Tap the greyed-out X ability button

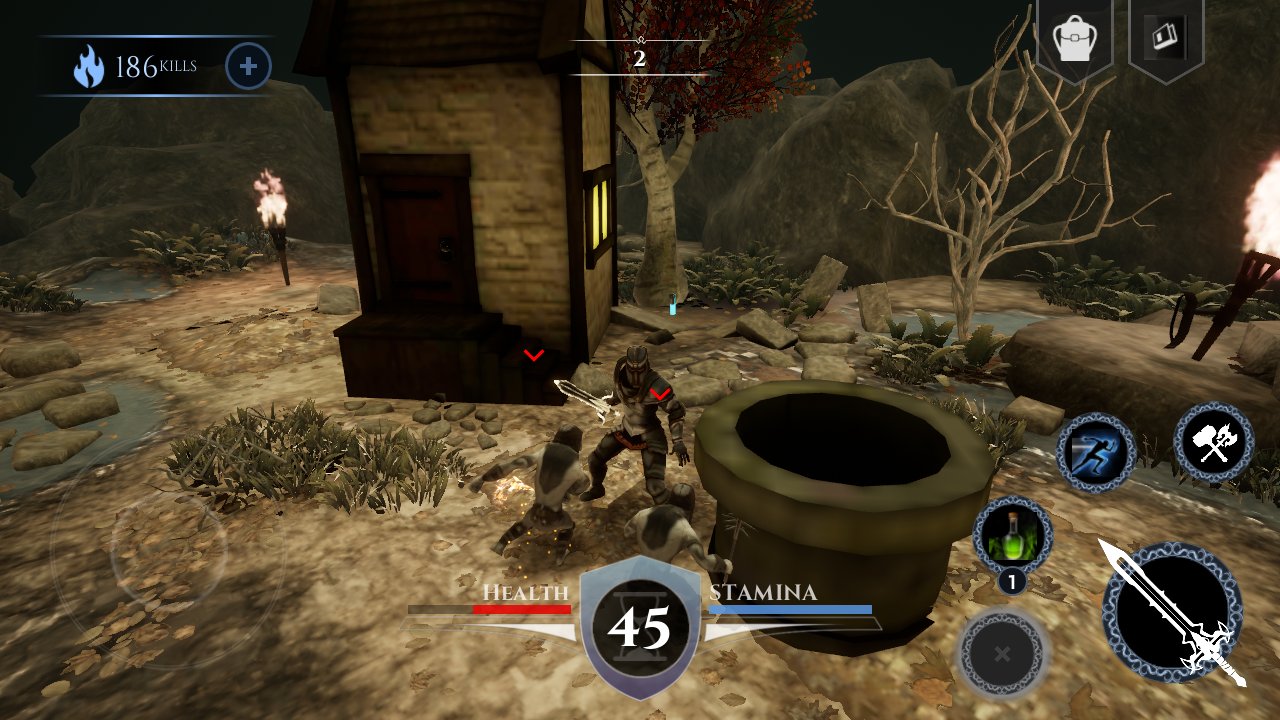pos(1002,653)
